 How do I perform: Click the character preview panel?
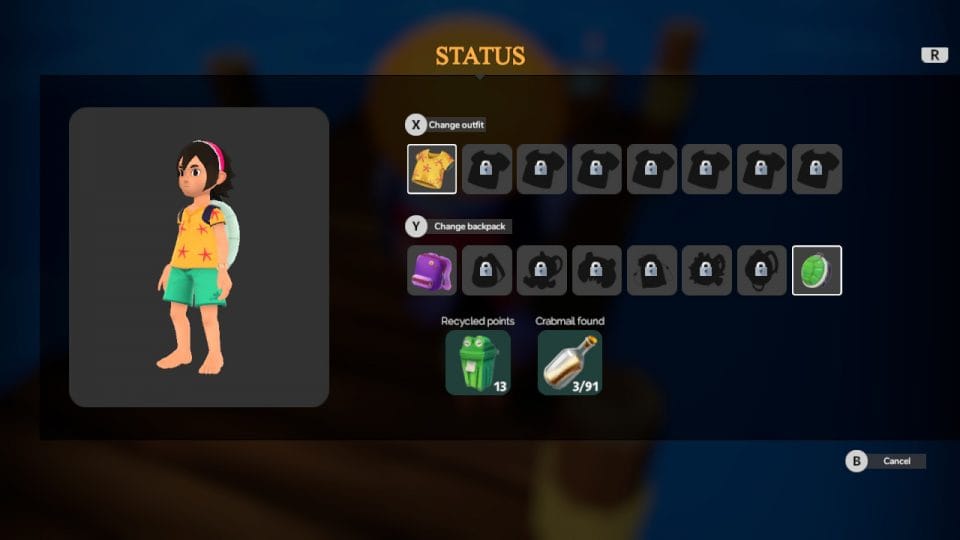[x=199, y=257]
